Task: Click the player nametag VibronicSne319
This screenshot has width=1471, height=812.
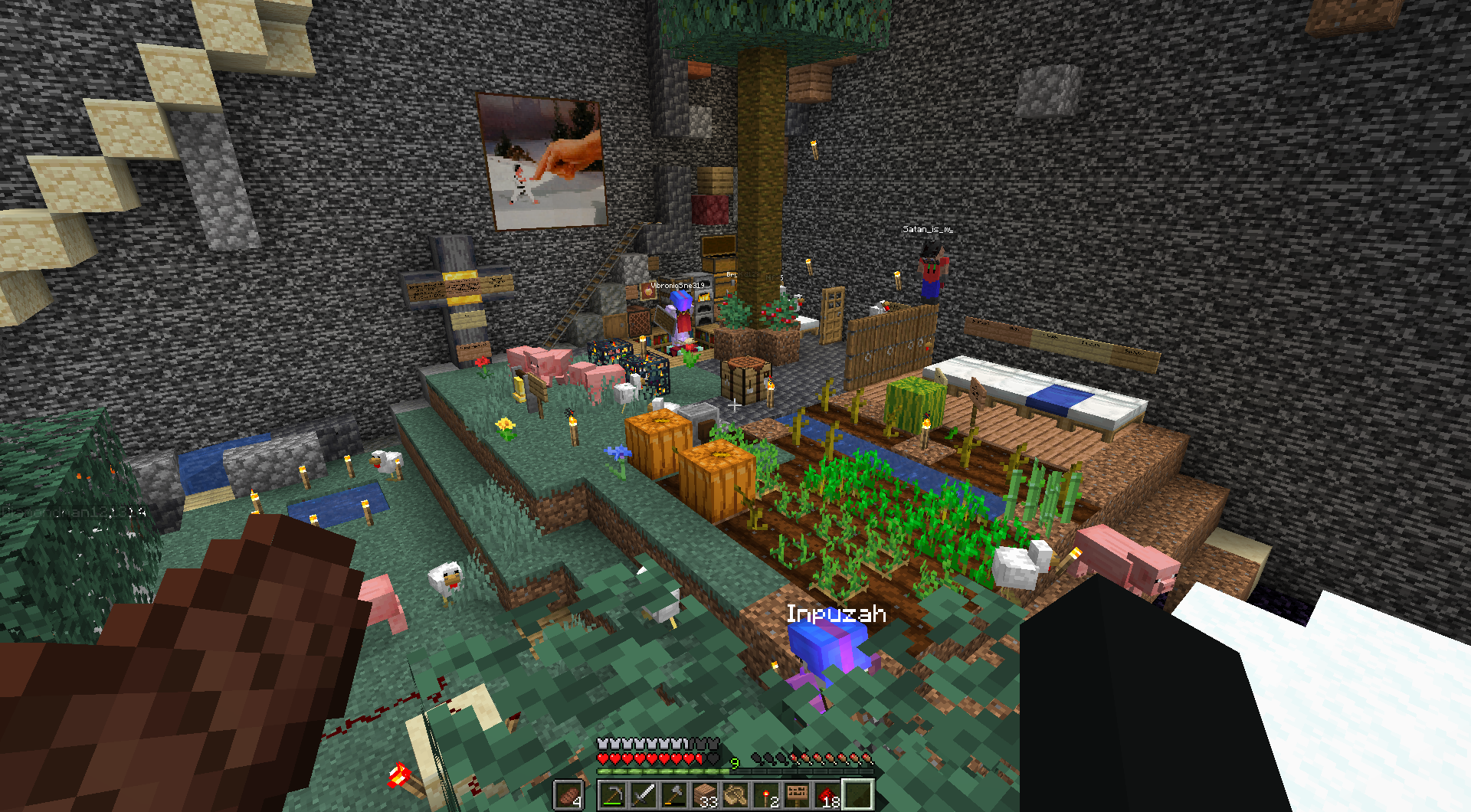Action: [x=678, y=286]
